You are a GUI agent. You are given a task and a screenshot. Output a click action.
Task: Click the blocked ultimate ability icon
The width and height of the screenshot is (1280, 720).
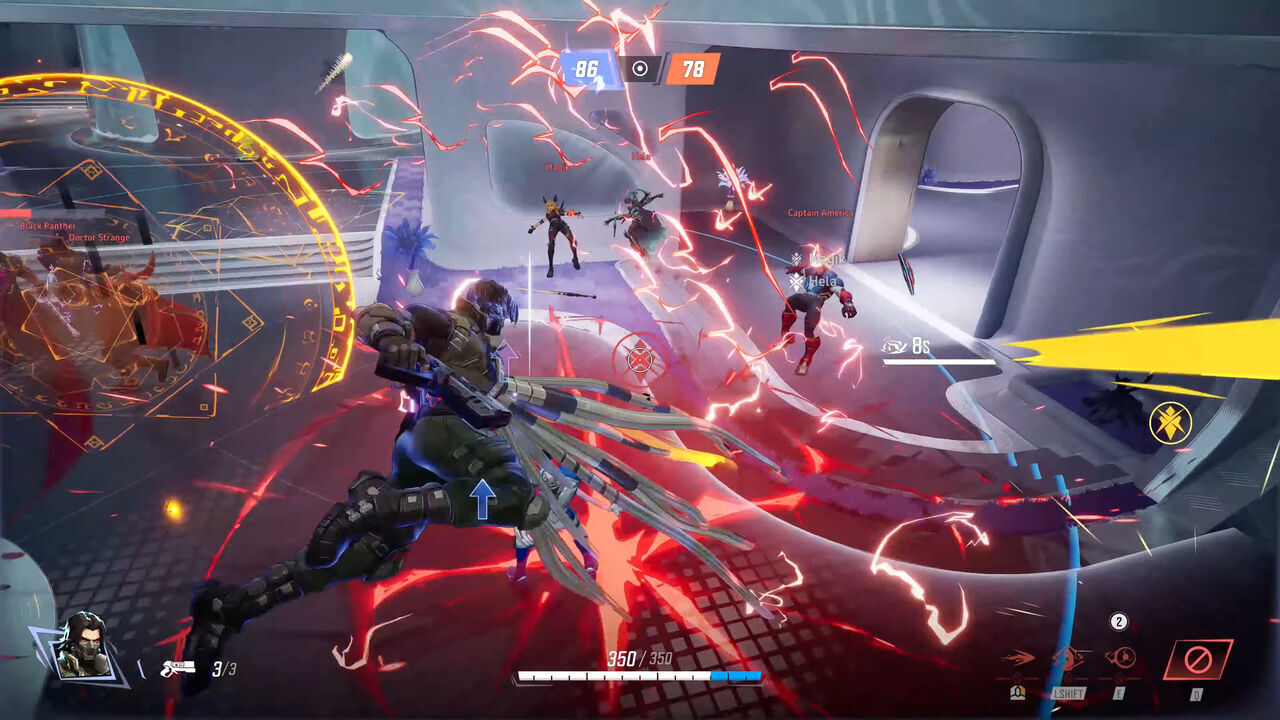tap(1199, 657)
